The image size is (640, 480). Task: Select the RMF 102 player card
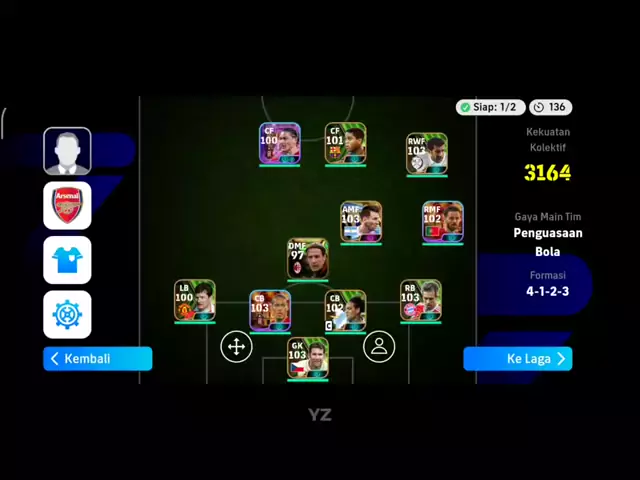[x=442, y=222]
